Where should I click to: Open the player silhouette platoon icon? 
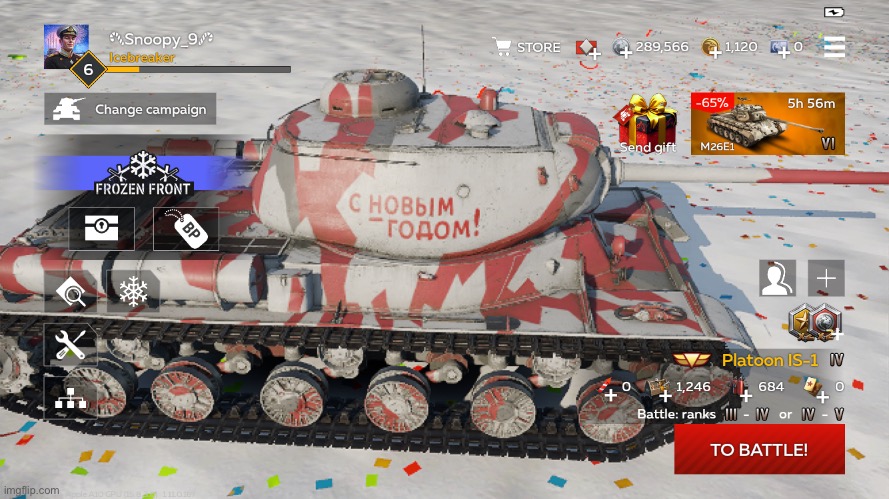click(x=777, y=278)
